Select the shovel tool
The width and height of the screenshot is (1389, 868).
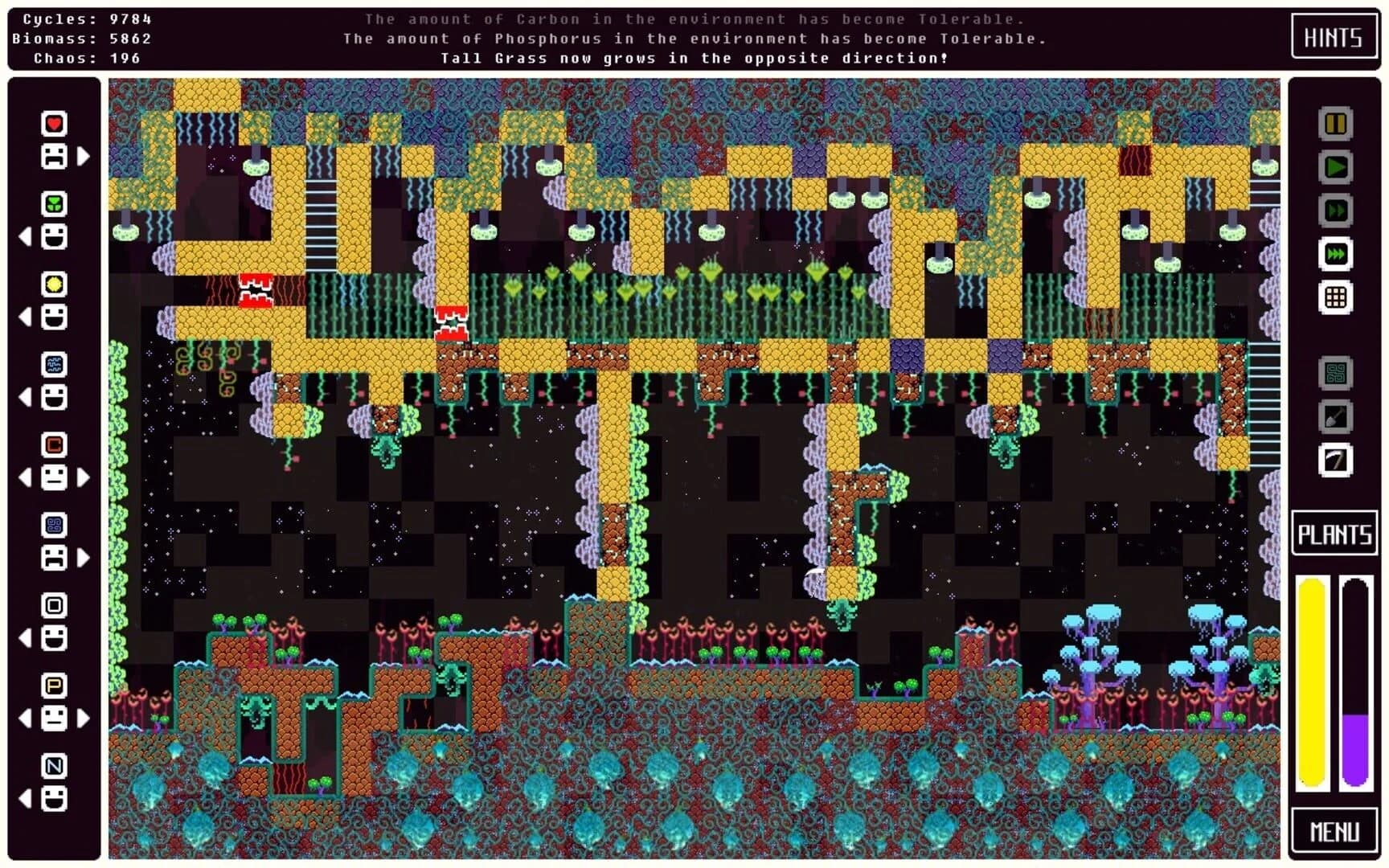click(1335, 415)
